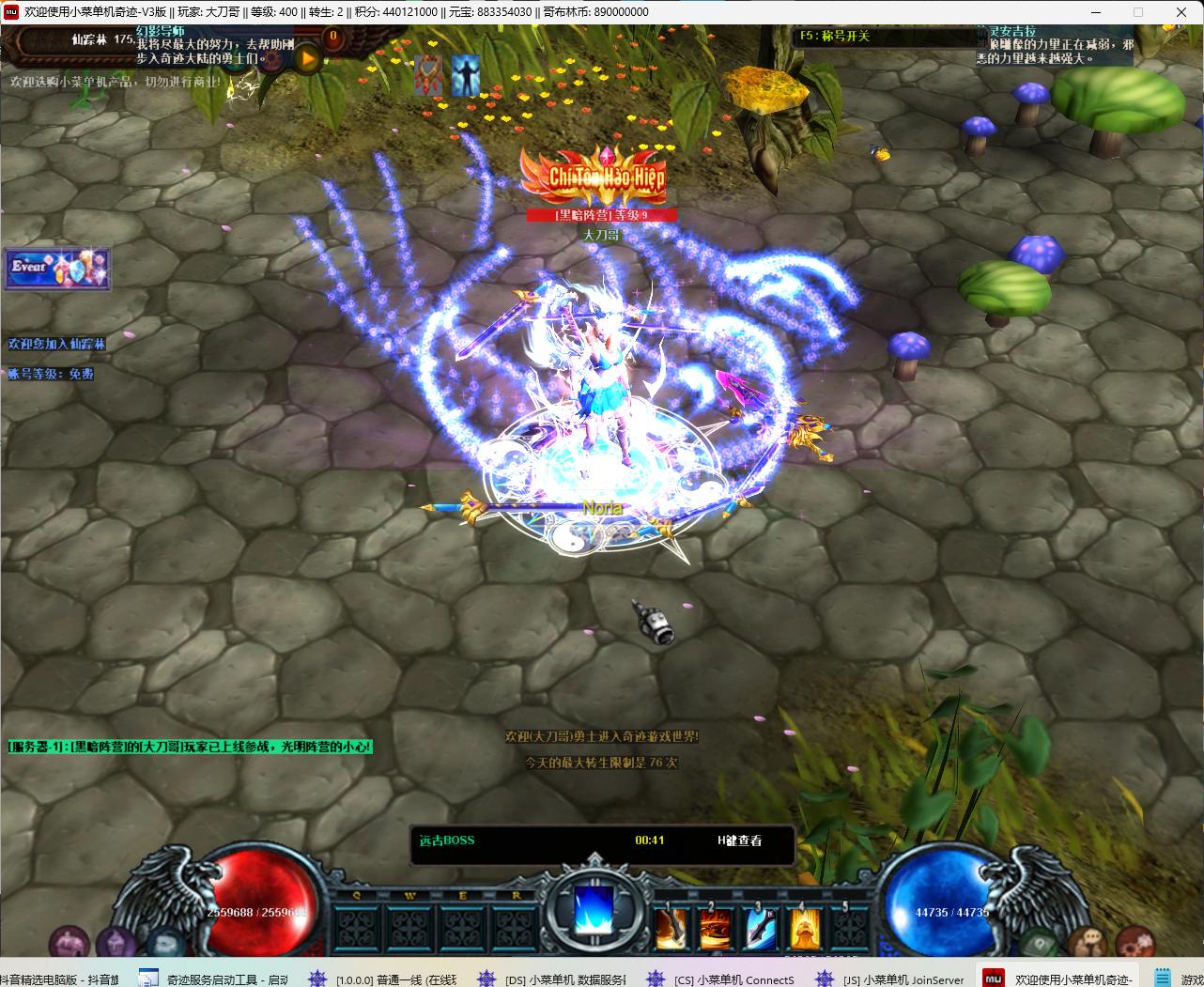Select the glowing blue figure buff icon
Screen dimensions: 1204x987
pos(465,75)
